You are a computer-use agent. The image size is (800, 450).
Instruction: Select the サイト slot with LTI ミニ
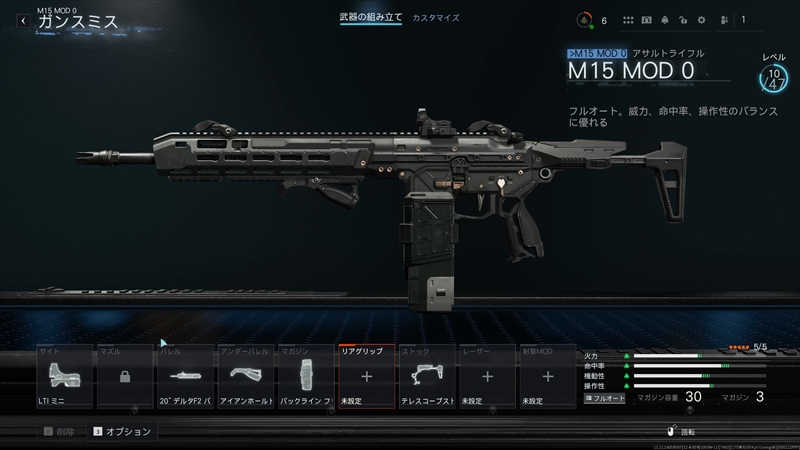pyautogui.click(x=63, y=378)
